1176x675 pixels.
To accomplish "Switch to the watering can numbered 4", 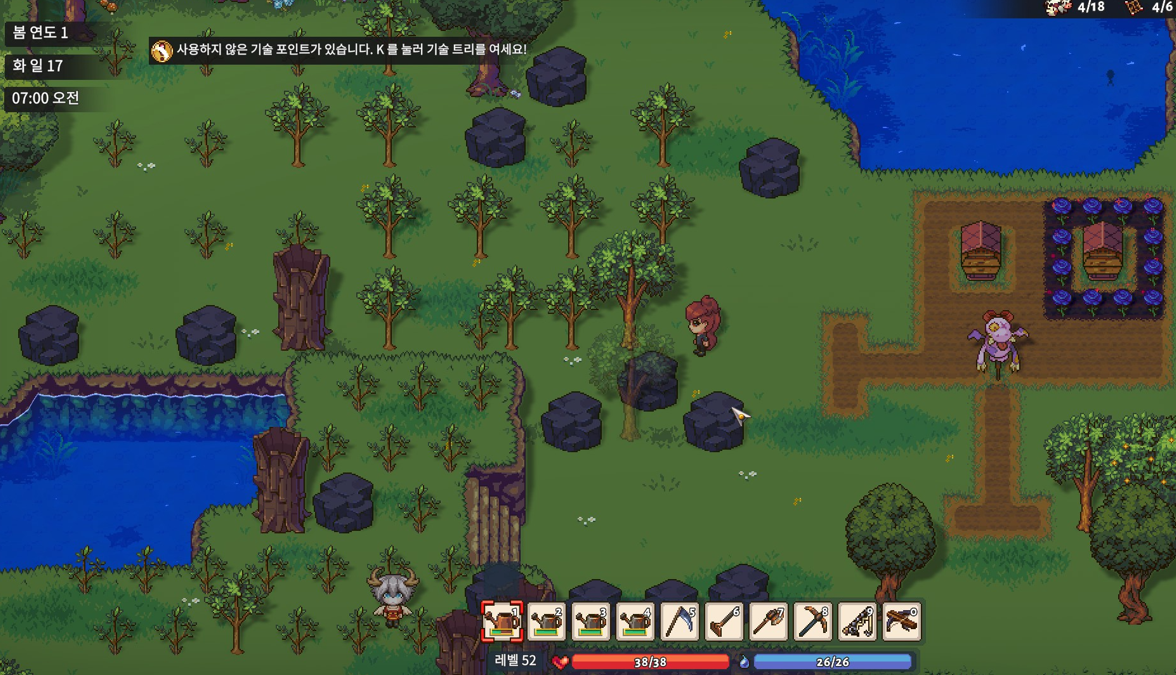I will pos(635,622).
